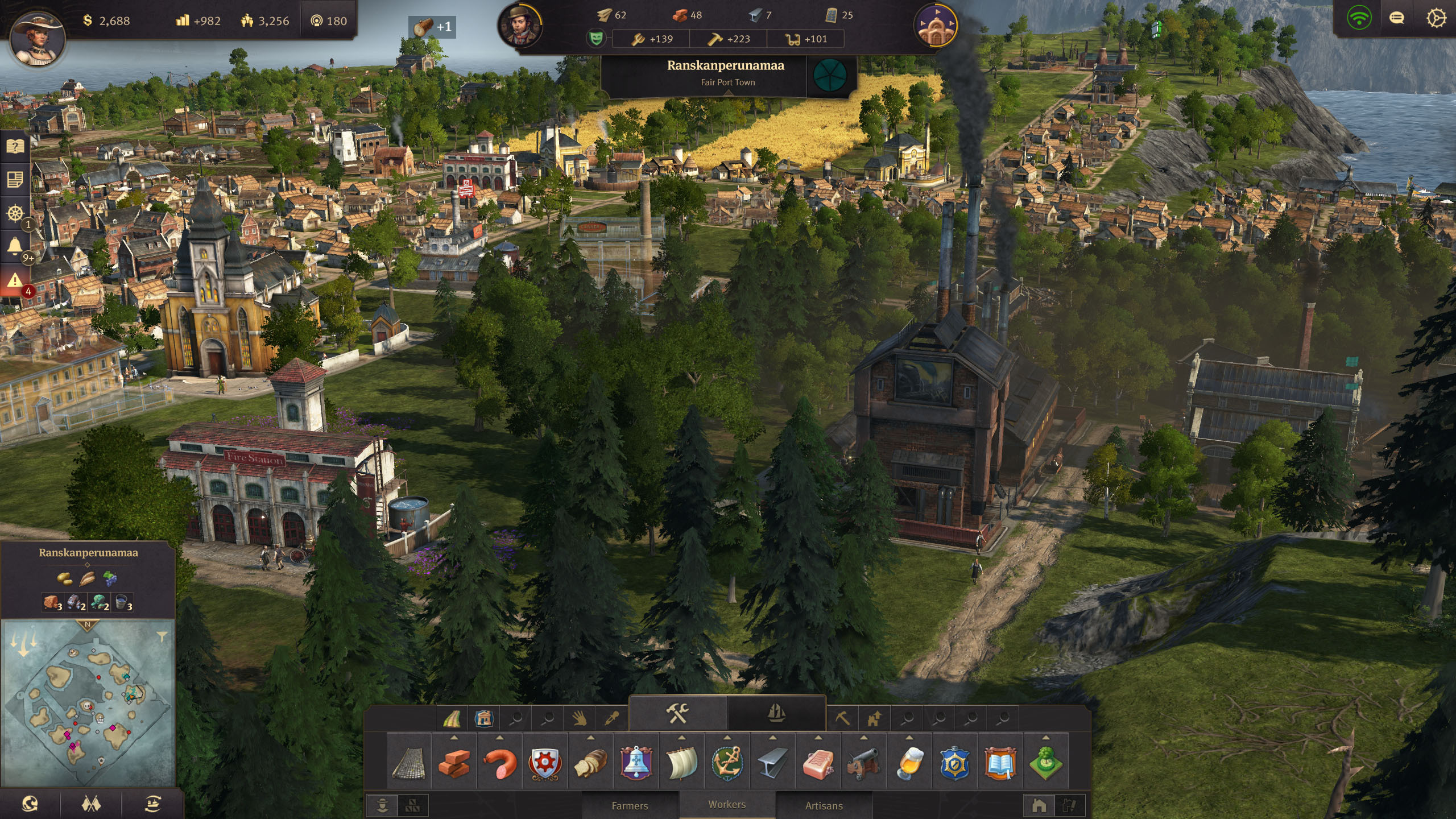Open the minimap filter funnel

162,636
